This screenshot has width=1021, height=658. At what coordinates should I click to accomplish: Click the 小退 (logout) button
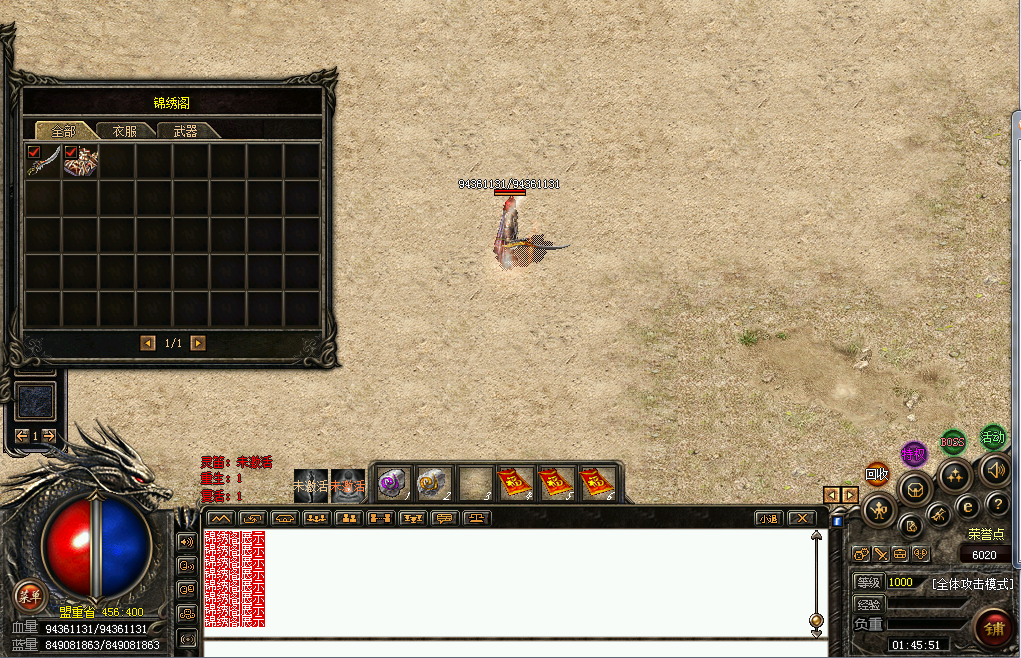pos(767,518)
